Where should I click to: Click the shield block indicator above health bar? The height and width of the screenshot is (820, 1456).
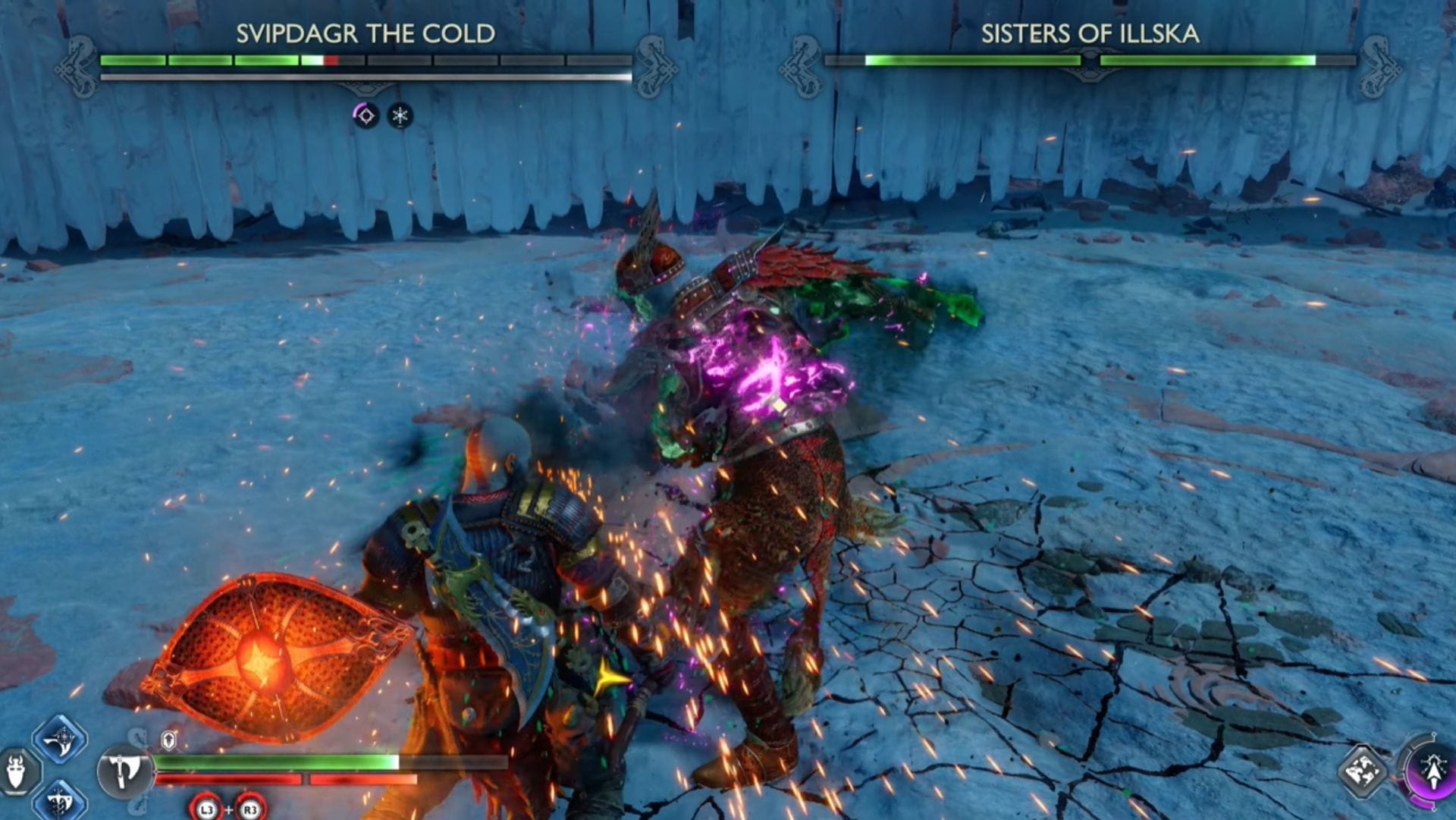pyautogui.click(x=168, y=738)
